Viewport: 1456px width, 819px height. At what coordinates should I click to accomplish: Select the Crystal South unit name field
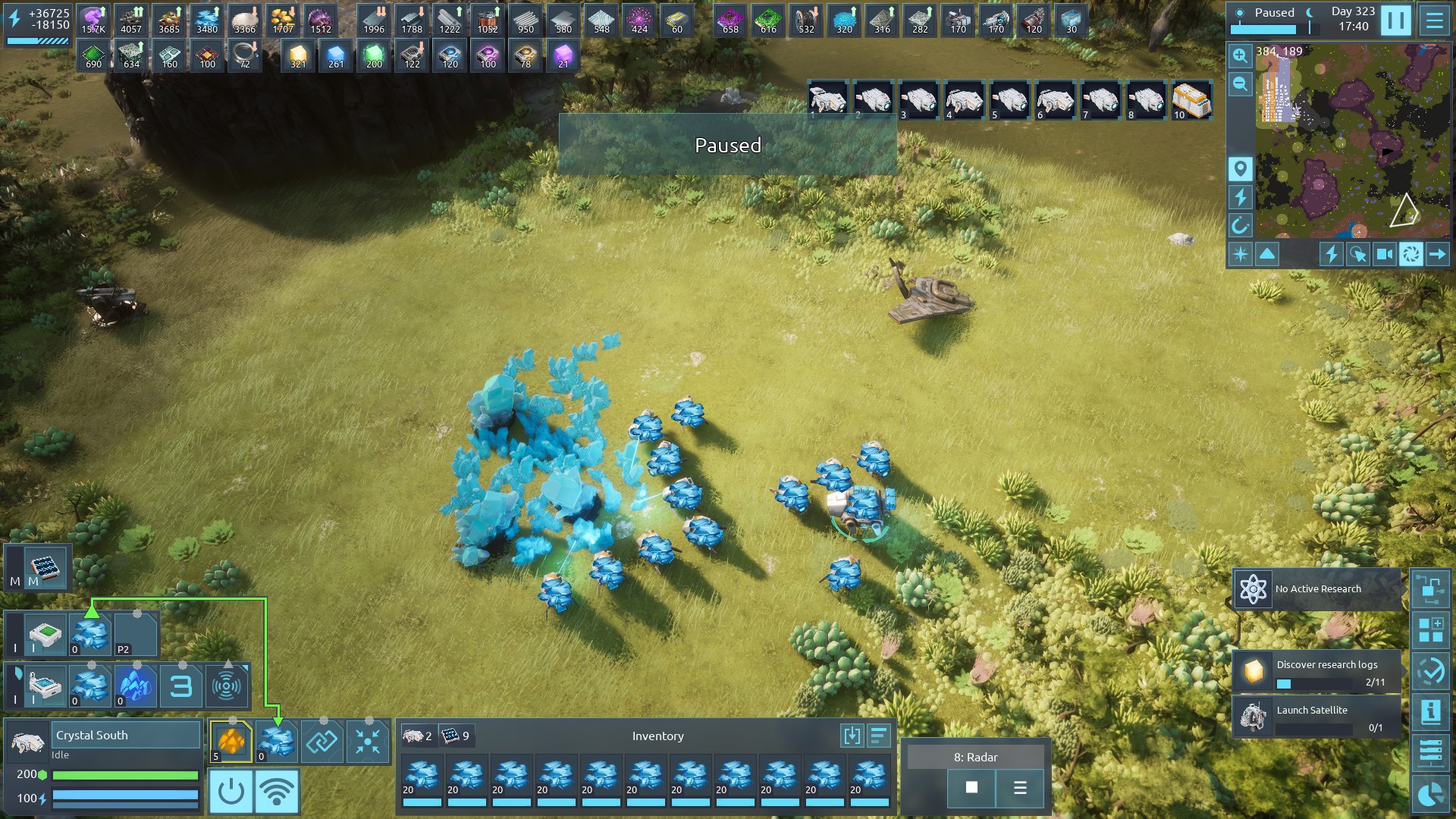(126, 736)
